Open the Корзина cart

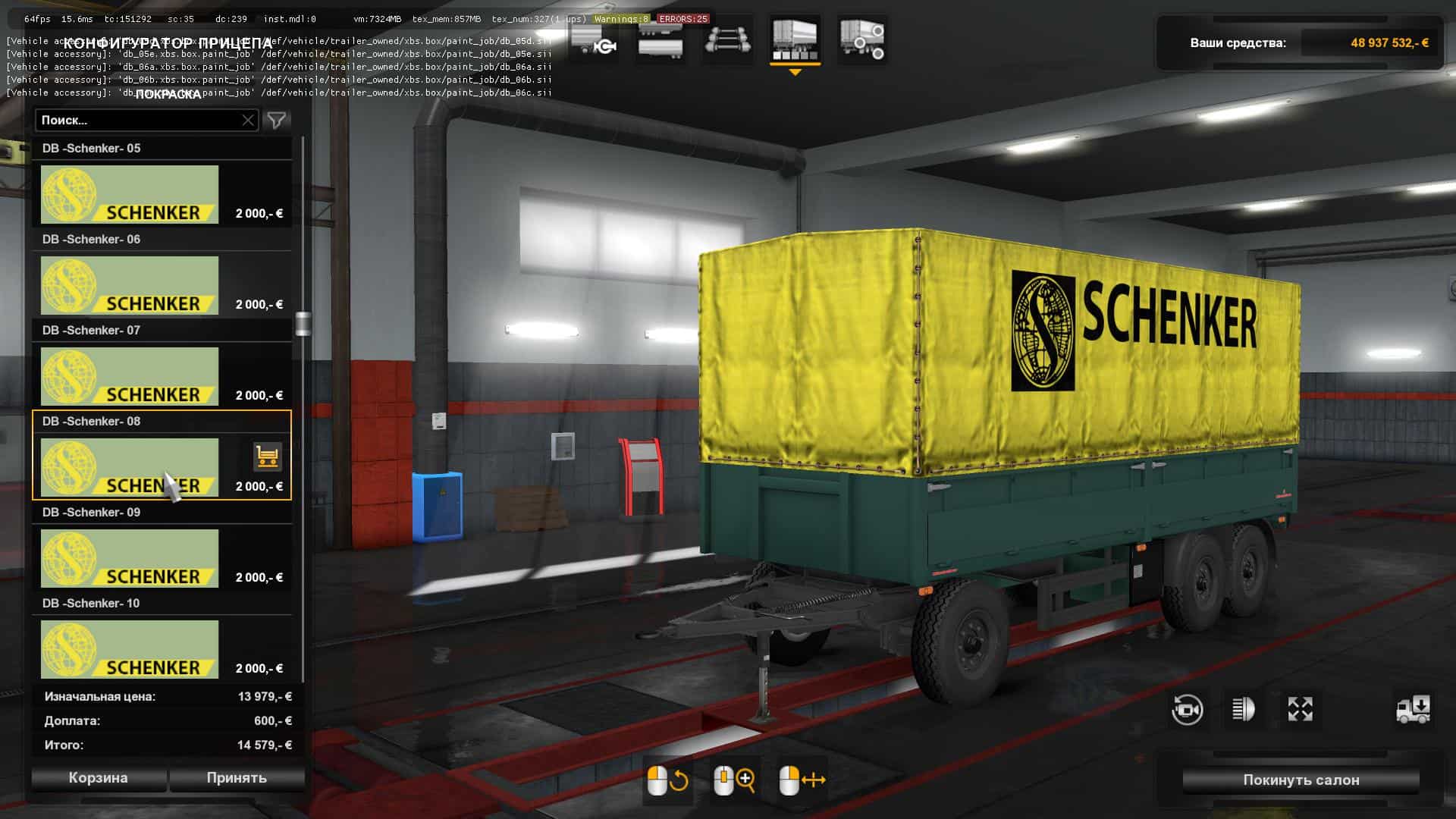(x=98, y=778)
